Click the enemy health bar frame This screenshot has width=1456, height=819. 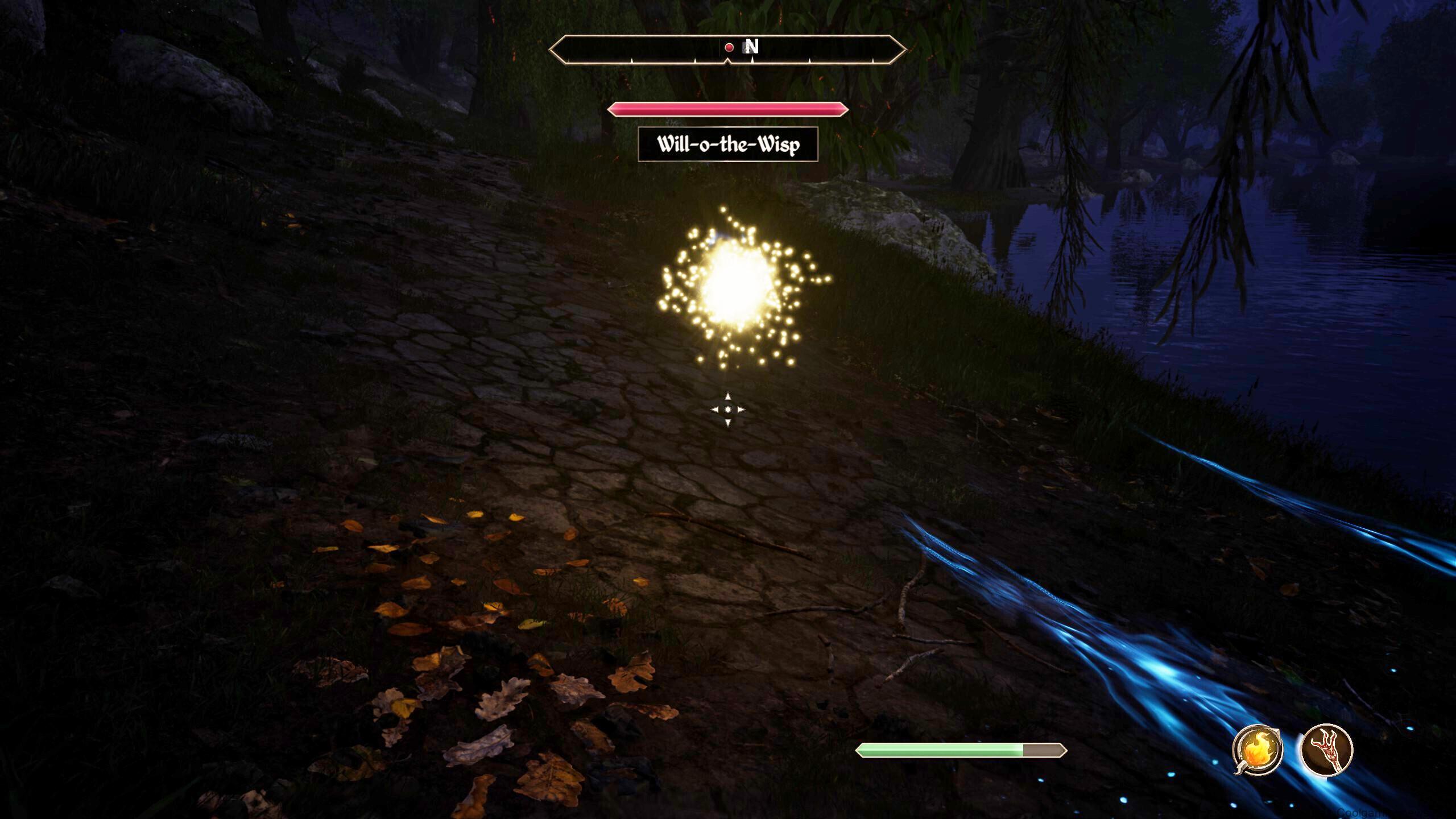pyautogui.click(x=729, y=109)
